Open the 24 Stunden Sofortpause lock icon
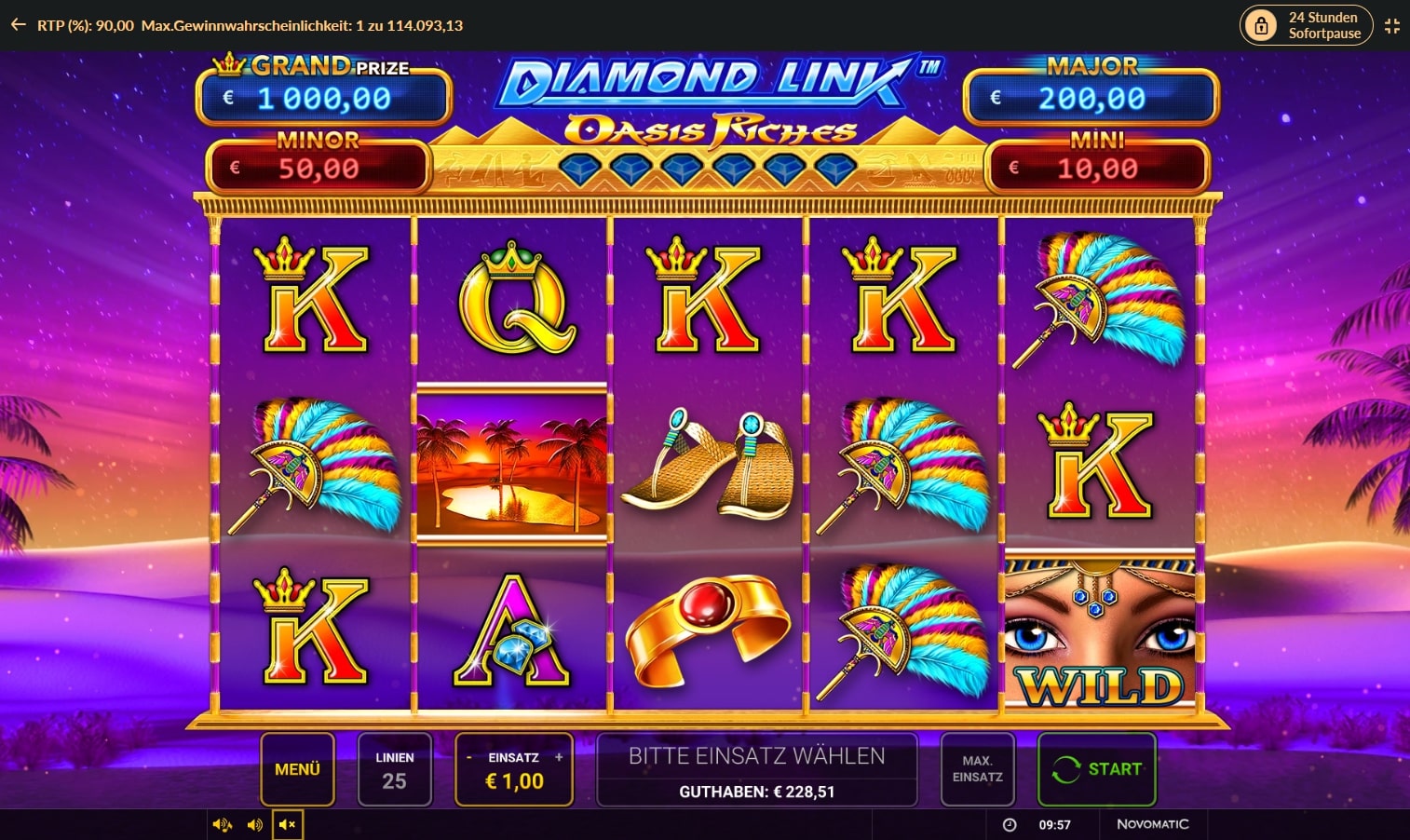1410x840 pixels. [1262, 24]
